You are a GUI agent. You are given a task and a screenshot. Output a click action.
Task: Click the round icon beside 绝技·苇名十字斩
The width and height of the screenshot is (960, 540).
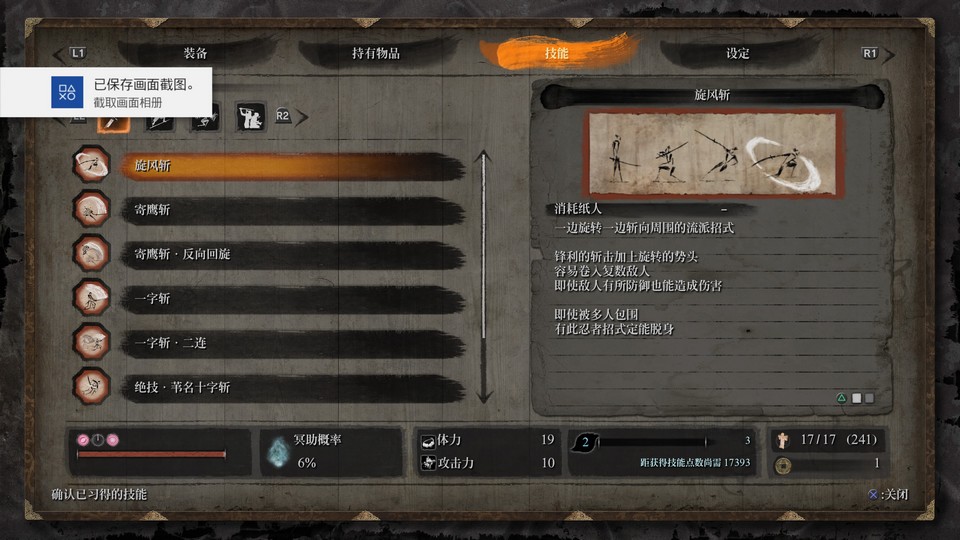(x=93, y=386)
